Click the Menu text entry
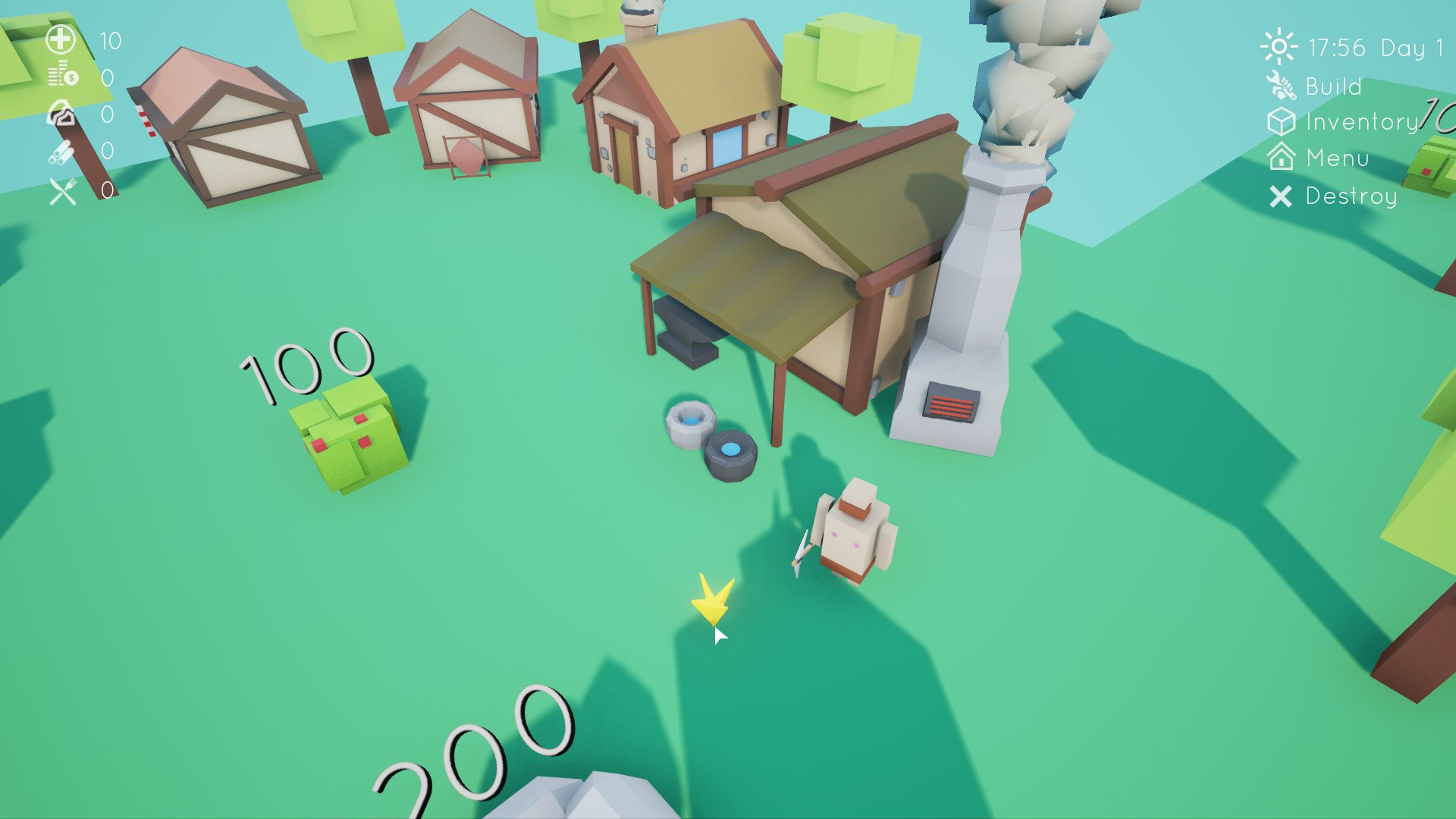This screenshot has width=1456, height=819. (x=1337, y=158)
